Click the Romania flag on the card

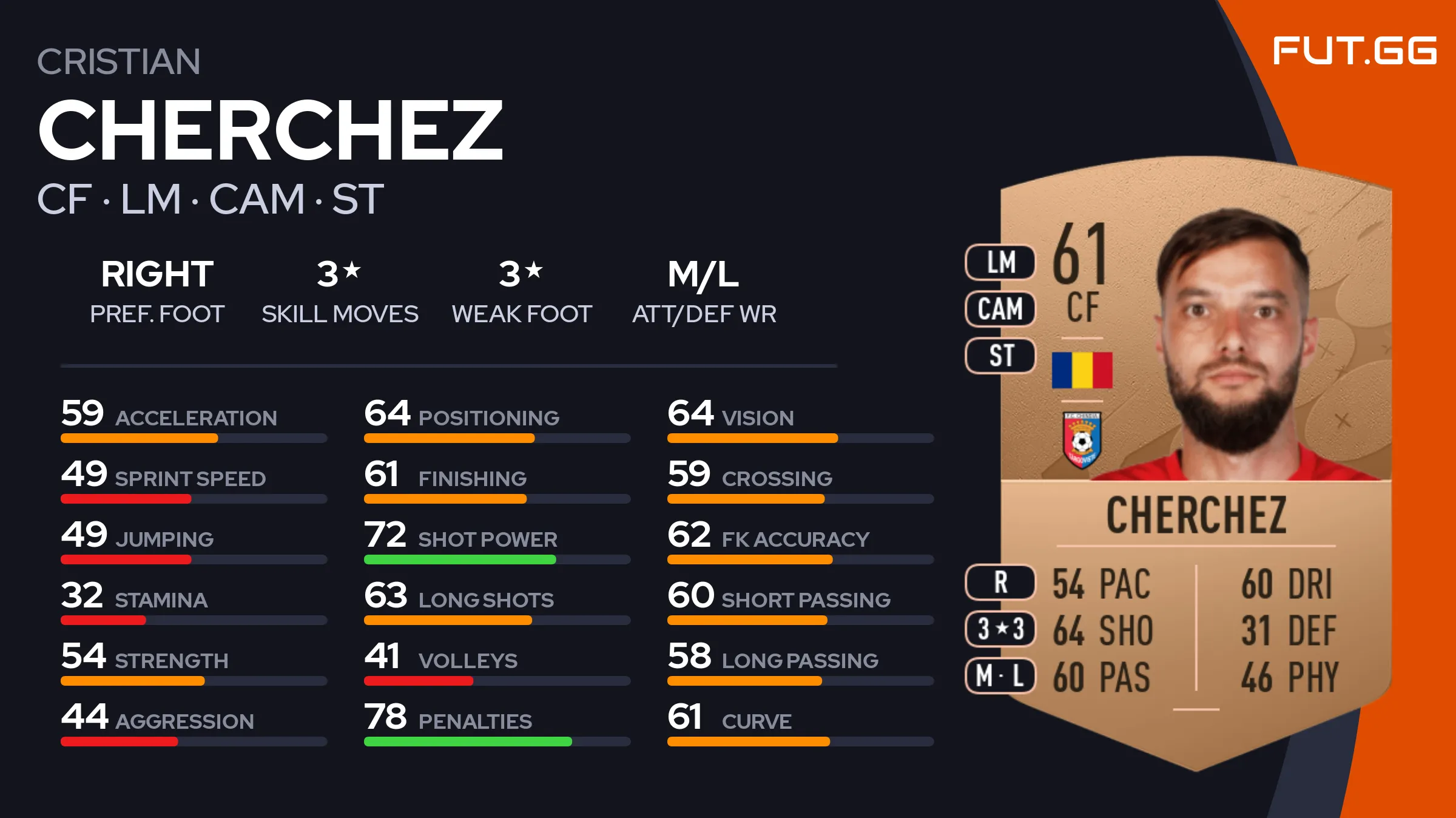click(1082, 370)
